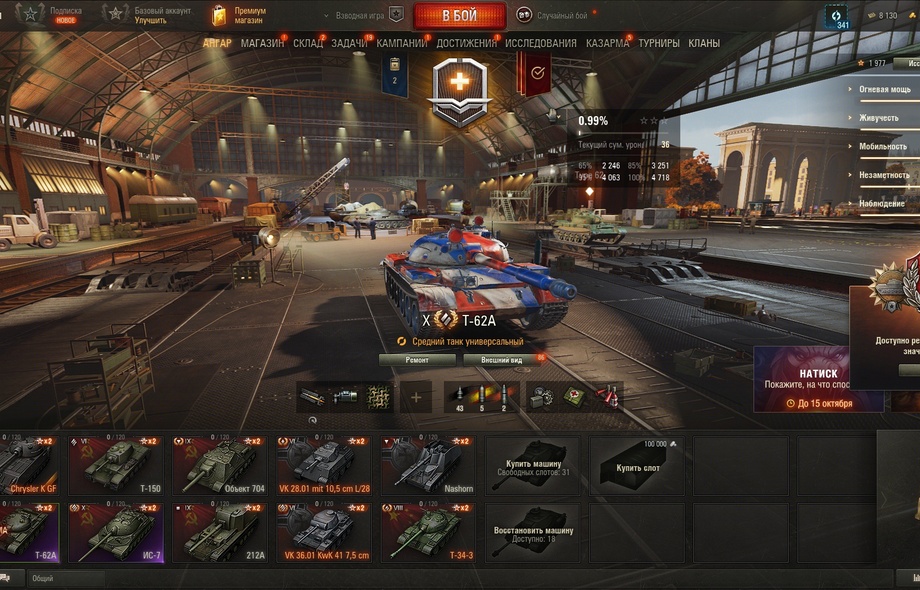This screenshot has height=590, width=920.
Task: Select the Объект 704 tank
Action: 221,464
